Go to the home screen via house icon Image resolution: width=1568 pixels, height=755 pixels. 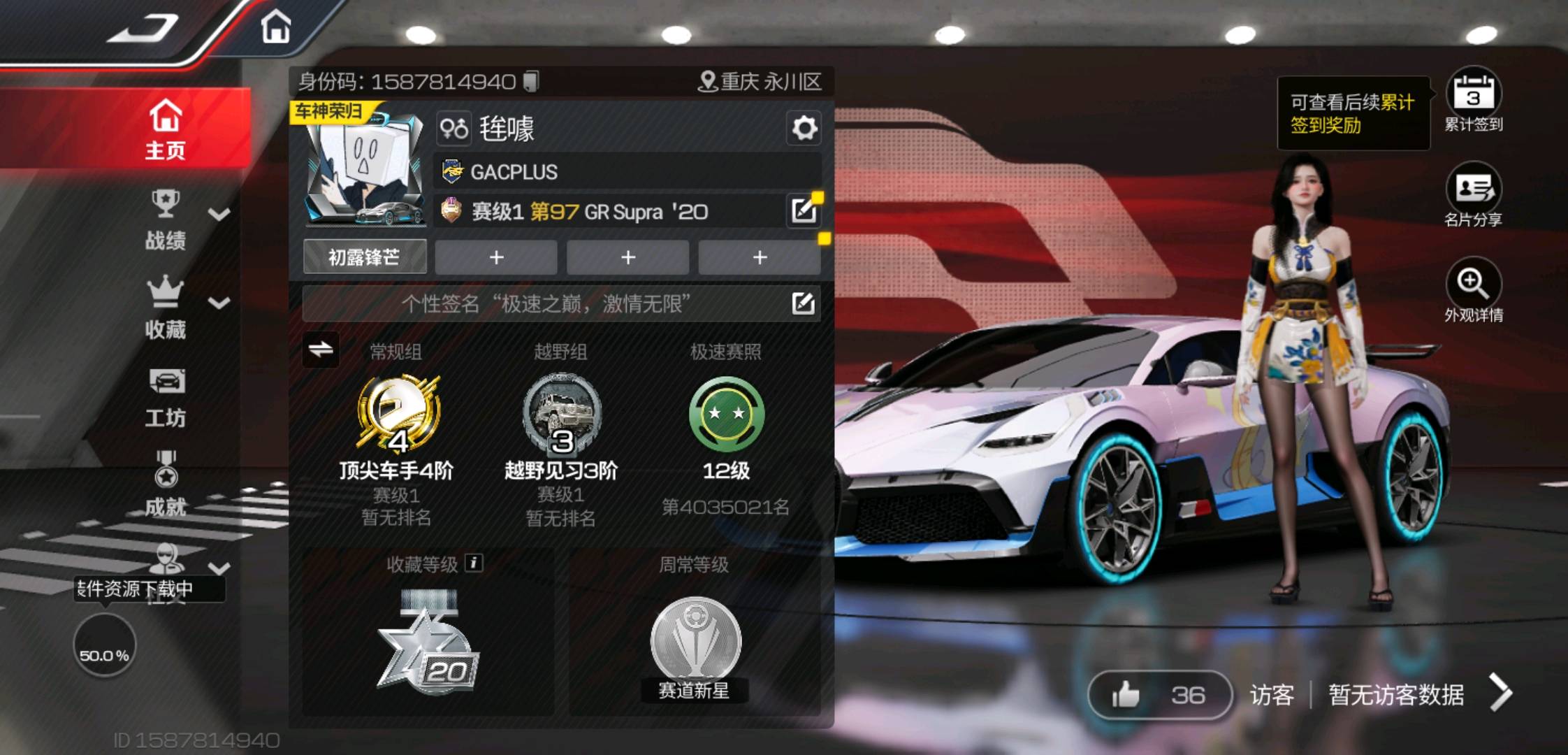click(275, 28)
